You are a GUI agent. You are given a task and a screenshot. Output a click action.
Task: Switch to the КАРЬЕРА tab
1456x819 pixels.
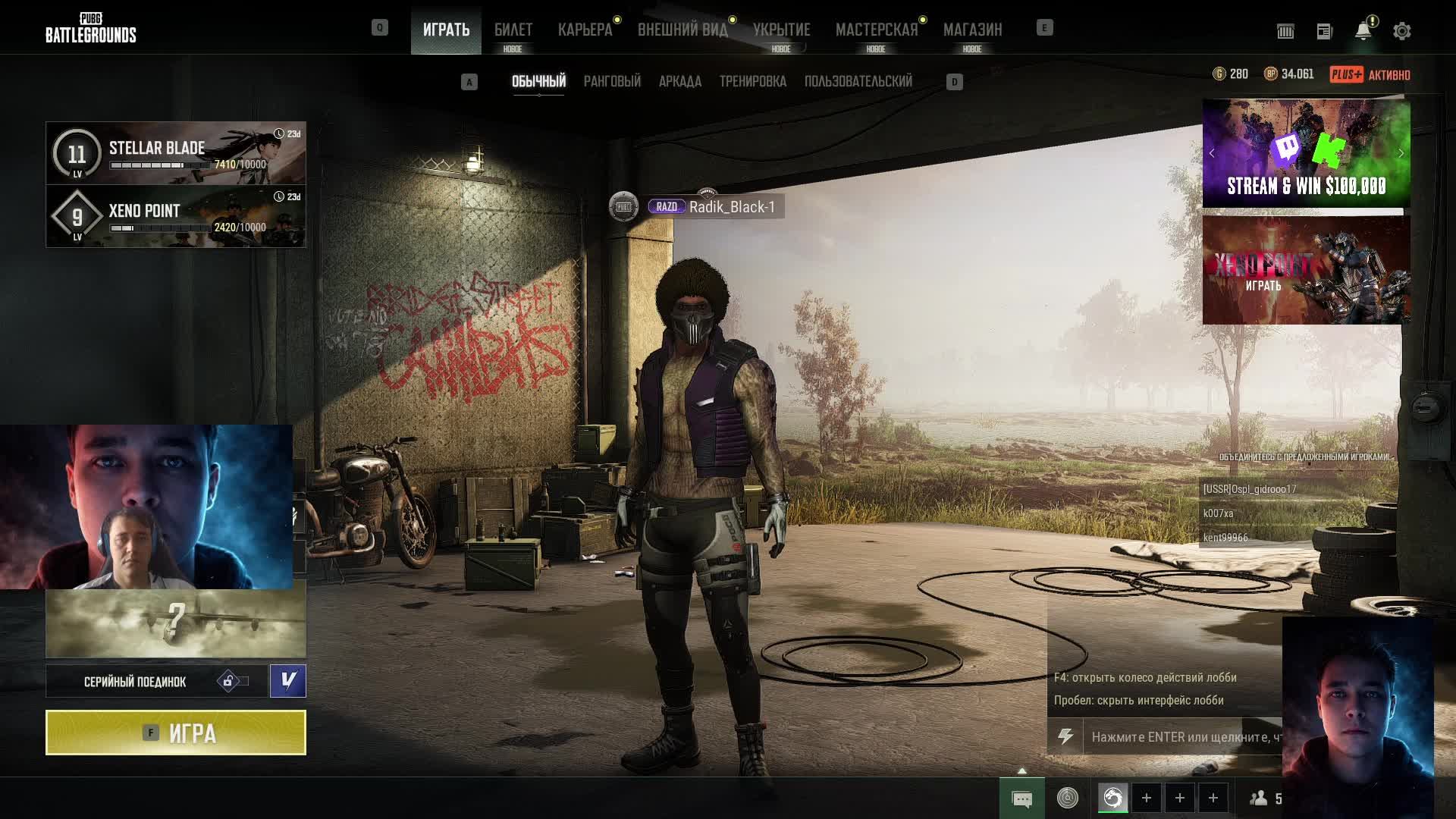[585, 30]
